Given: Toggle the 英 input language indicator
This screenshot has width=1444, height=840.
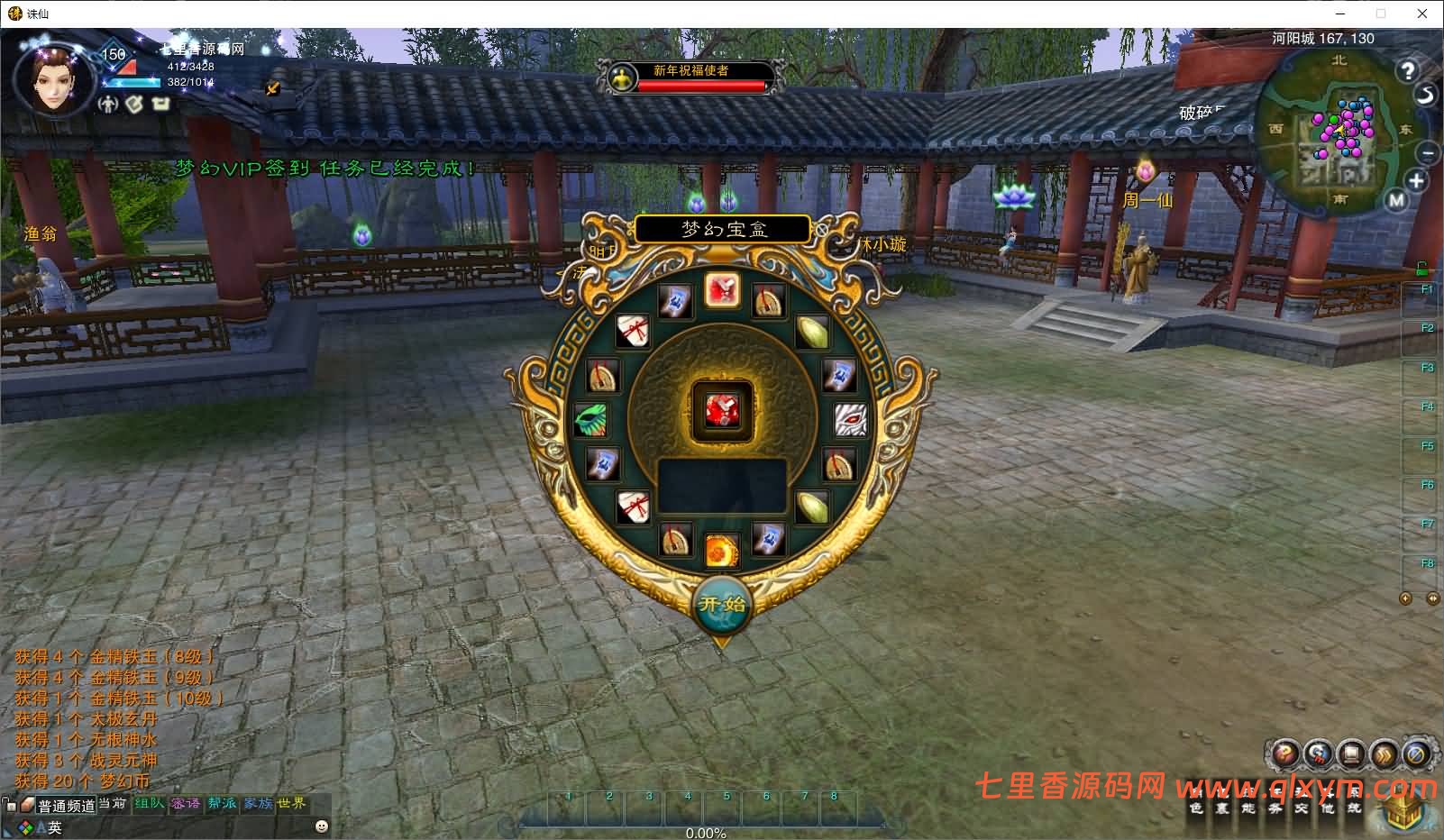Looking at the screenshot, I should click(x=55, y=826).
